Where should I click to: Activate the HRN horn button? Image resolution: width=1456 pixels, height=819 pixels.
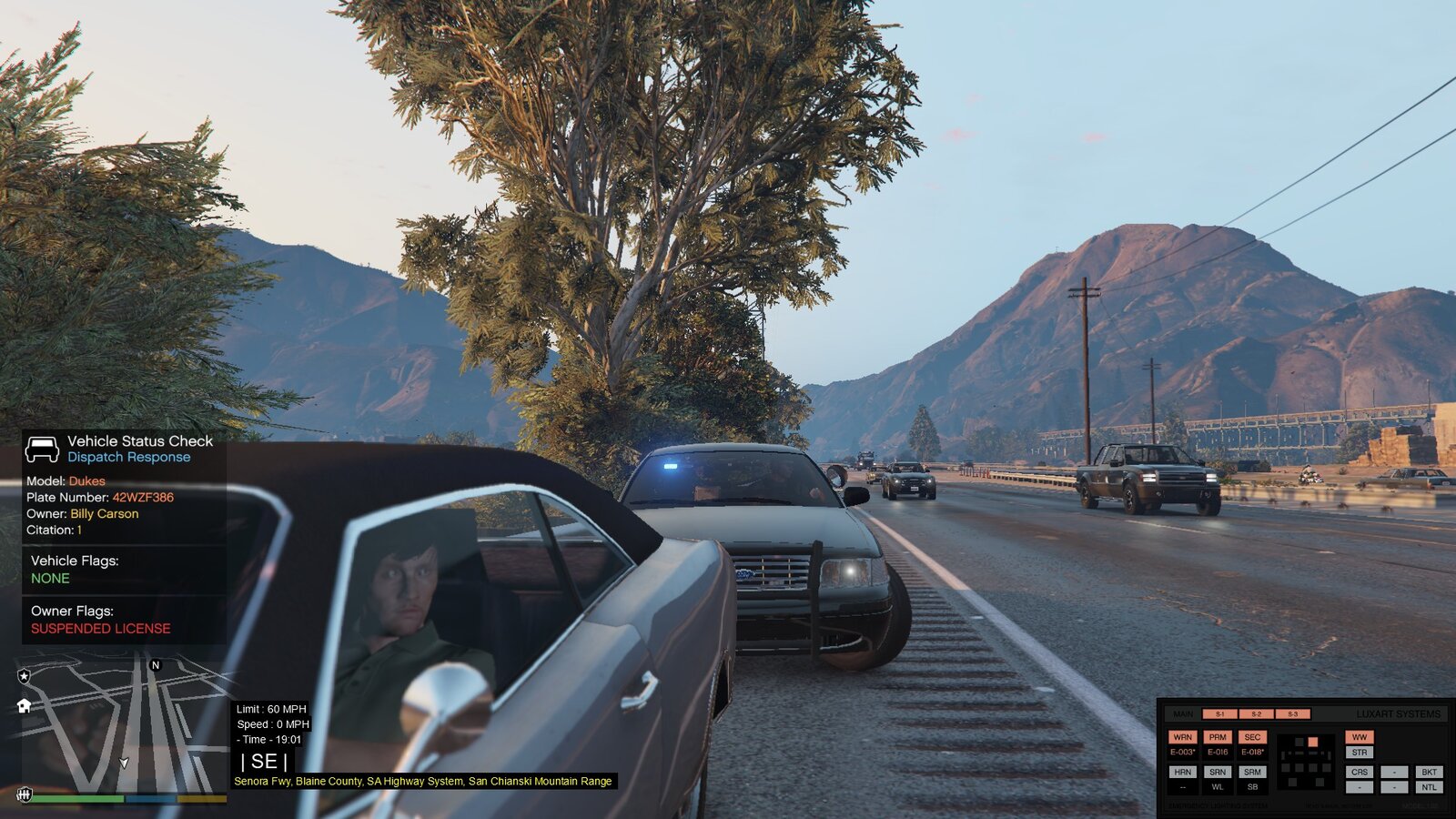click(1183, 772)
